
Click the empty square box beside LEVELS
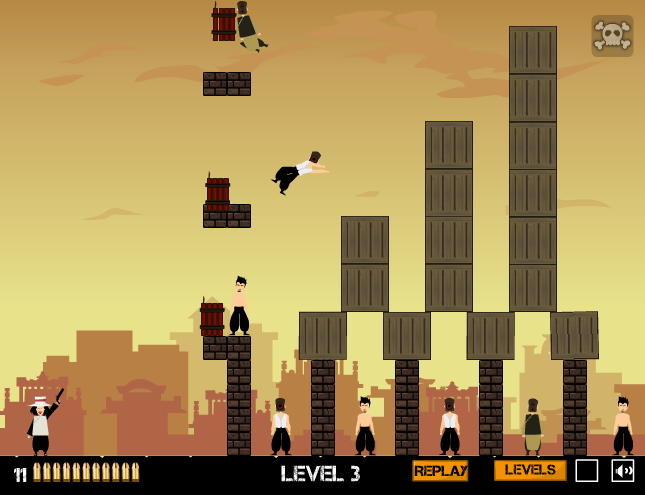point(587,471)
